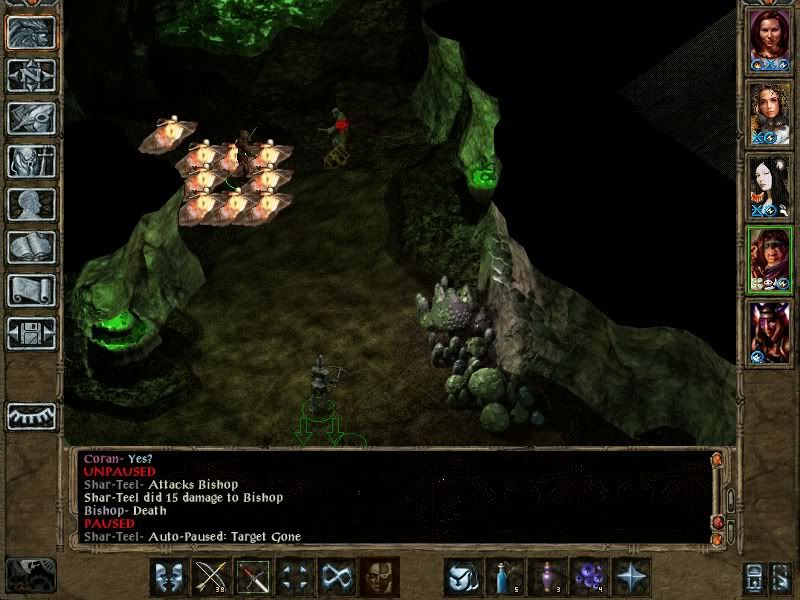This screenshot has height=600, width=800.
Task: Click the clock button at the bottom-left corner
Action: pos(30,575)
